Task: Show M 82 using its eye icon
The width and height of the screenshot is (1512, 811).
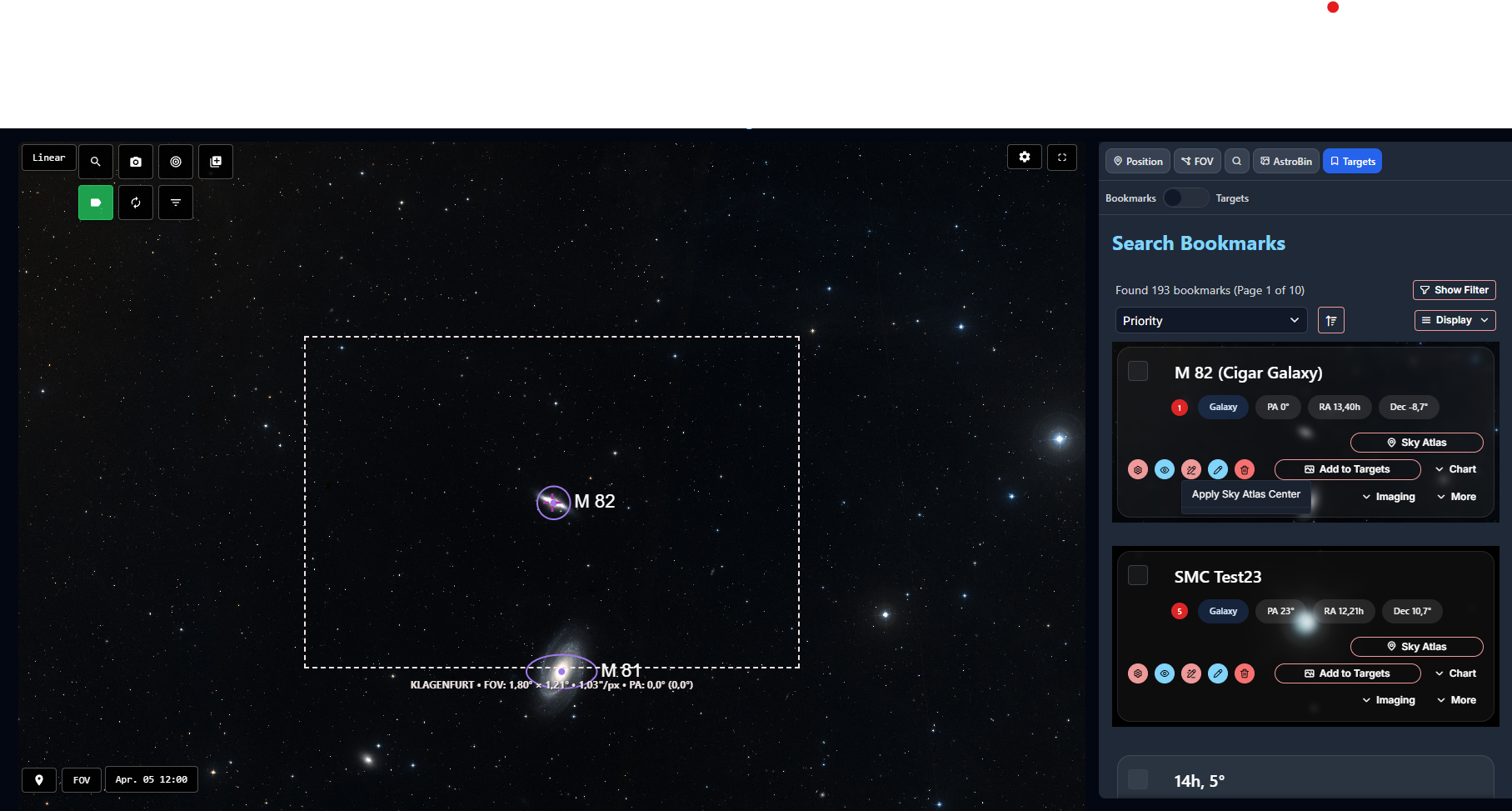Action: tap(1165, 469)
